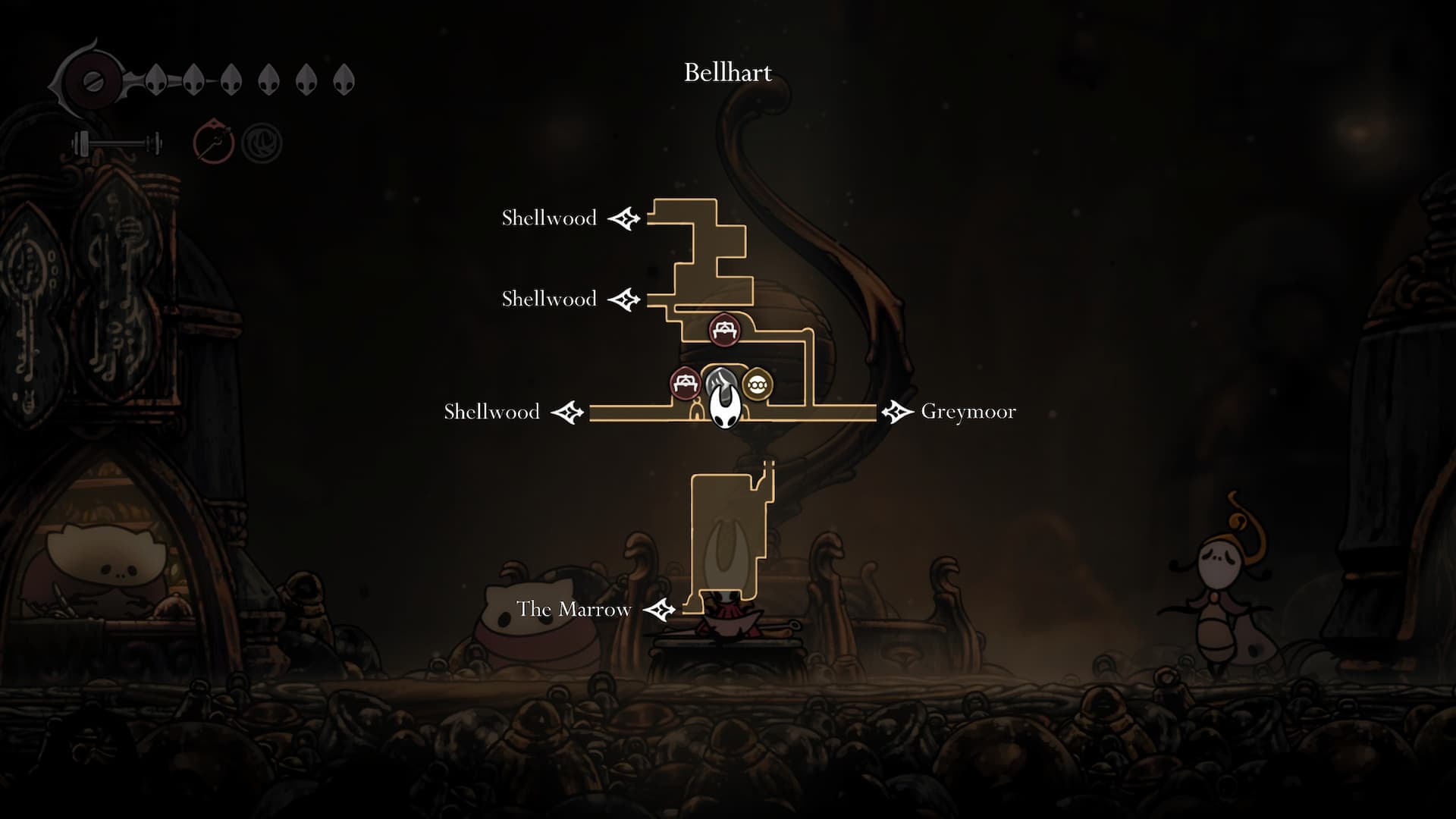This screenshot has height=819, width=1456.
Task: Click the gold rosary bead map marker
Action: tap(756, 385)
